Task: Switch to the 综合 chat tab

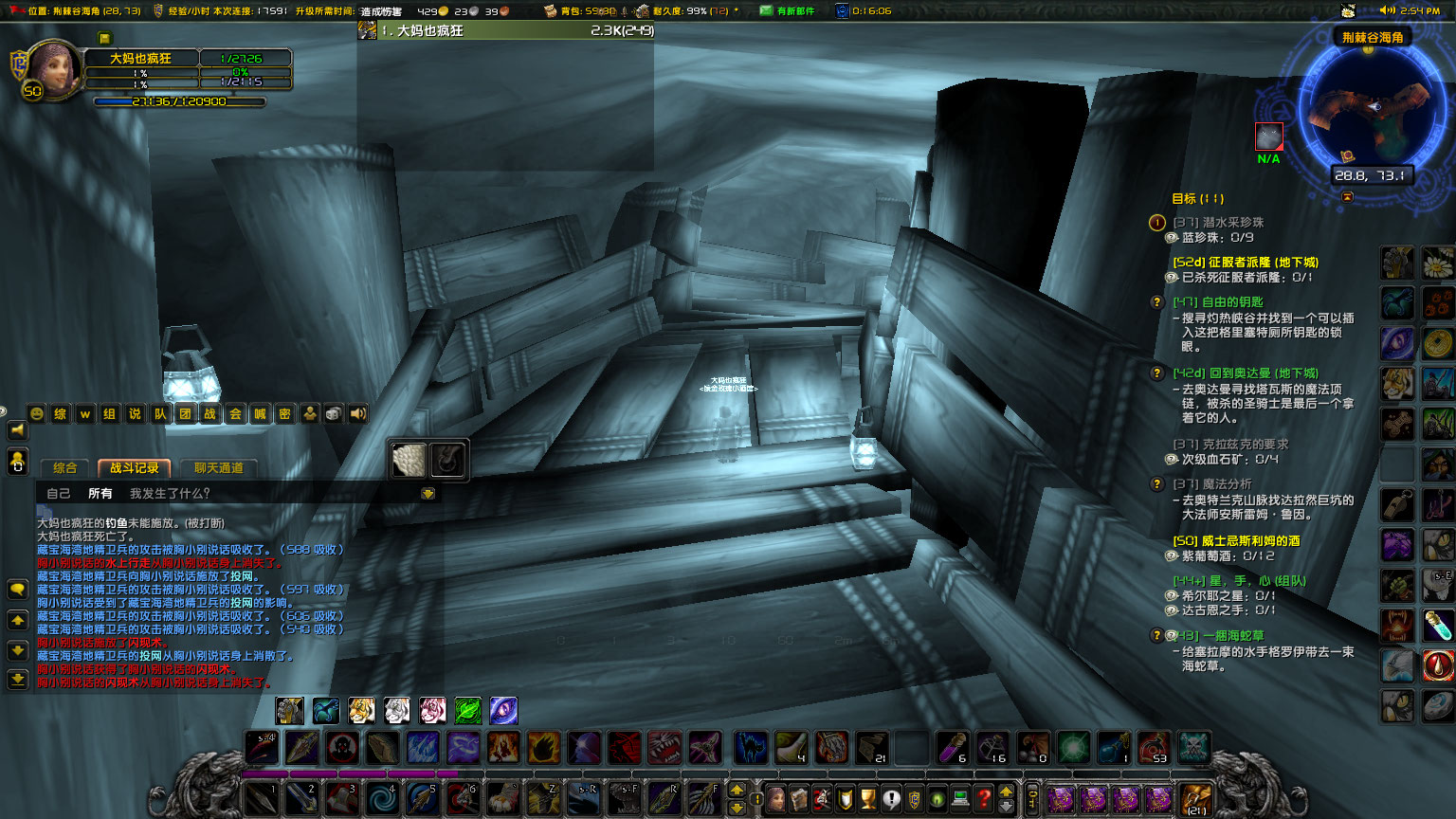Action: pos(65,467)
